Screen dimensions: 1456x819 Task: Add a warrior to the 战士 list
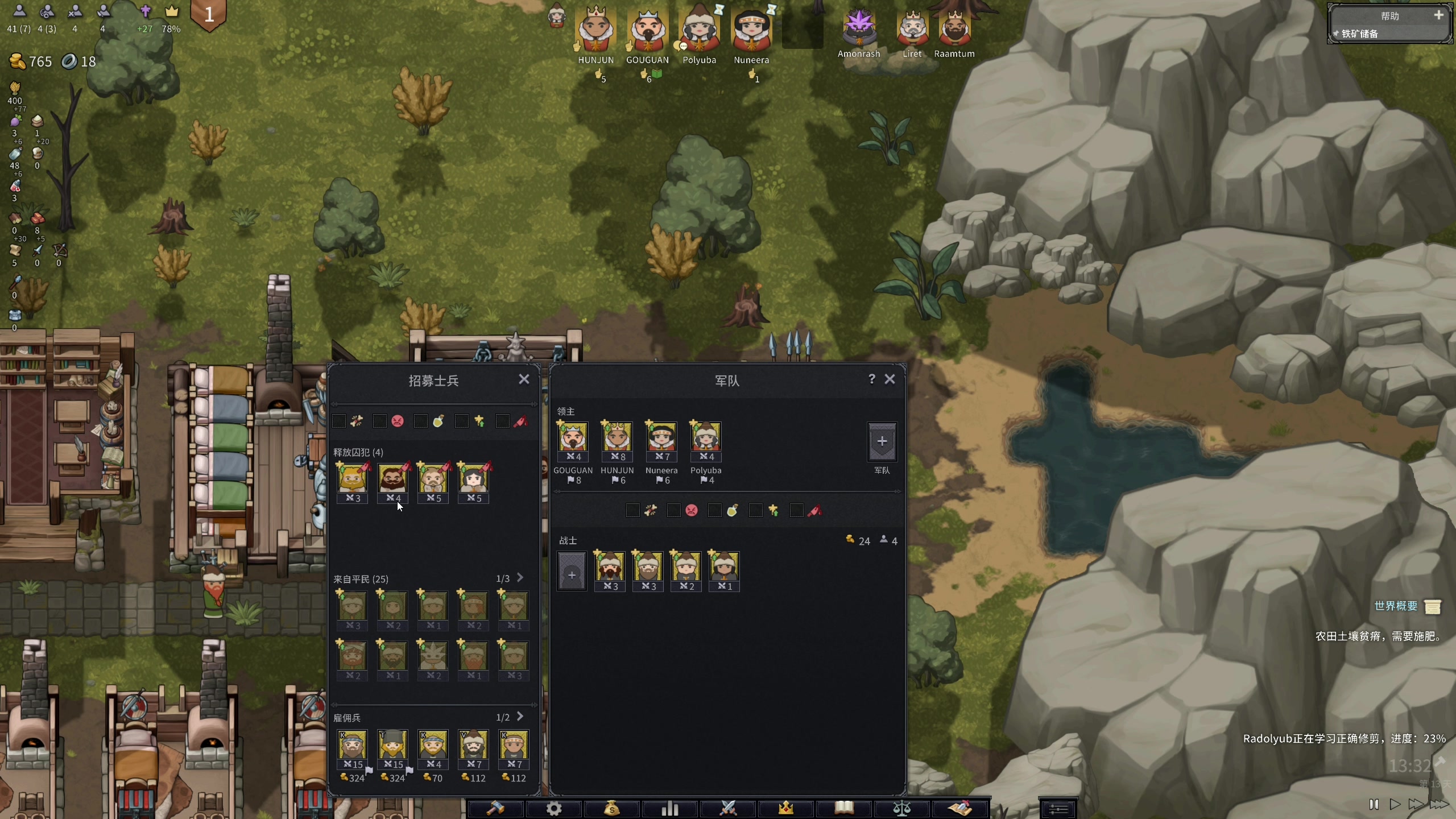click(572, 572)
